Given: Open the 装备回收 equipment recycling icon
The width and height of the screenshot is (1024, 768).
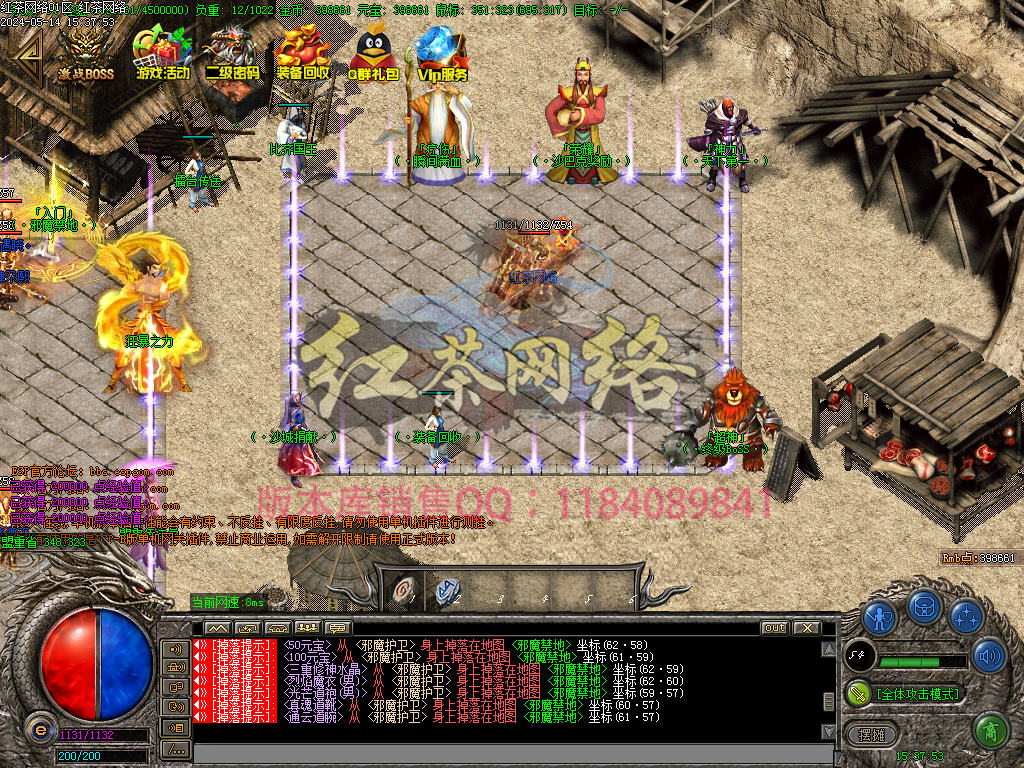Looking at the screenshot, I should click(x=303, y=53).
